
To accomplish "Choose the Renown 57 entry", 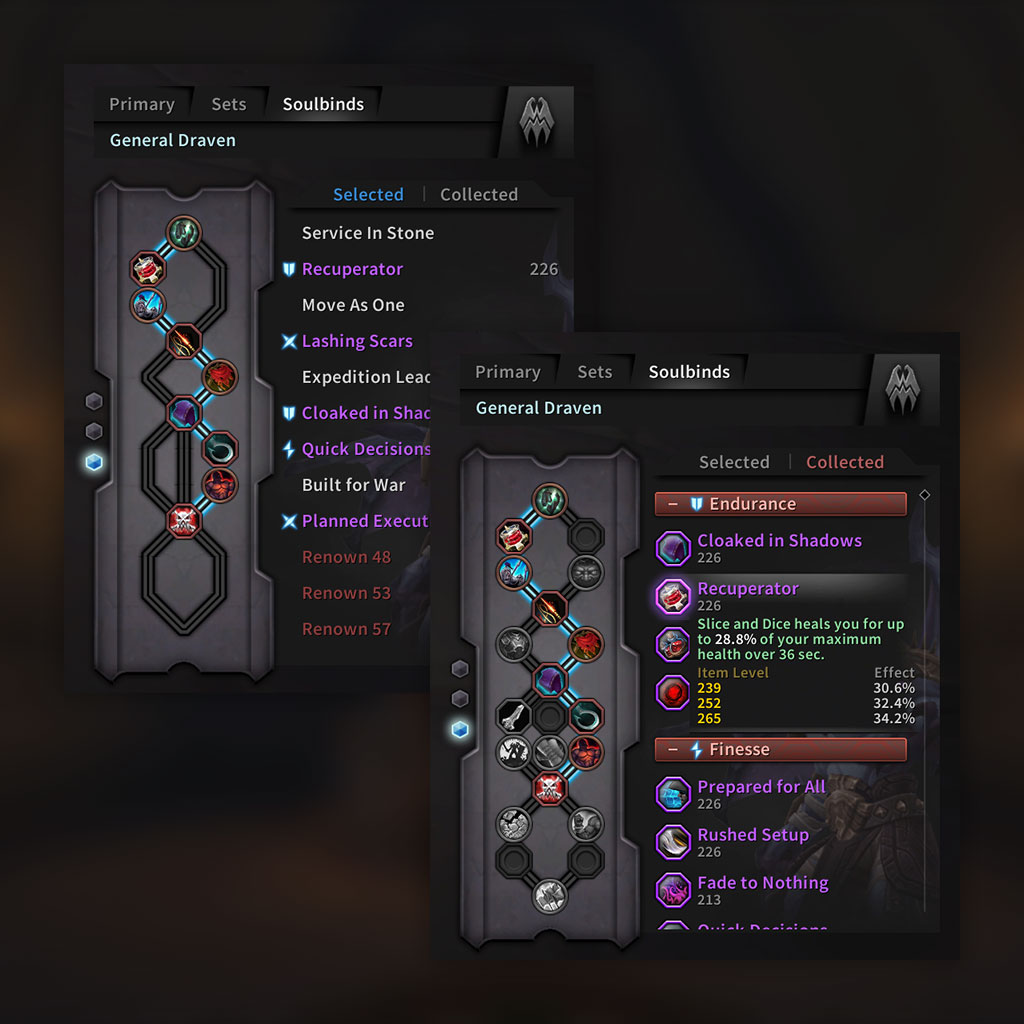I will (346, 629).
